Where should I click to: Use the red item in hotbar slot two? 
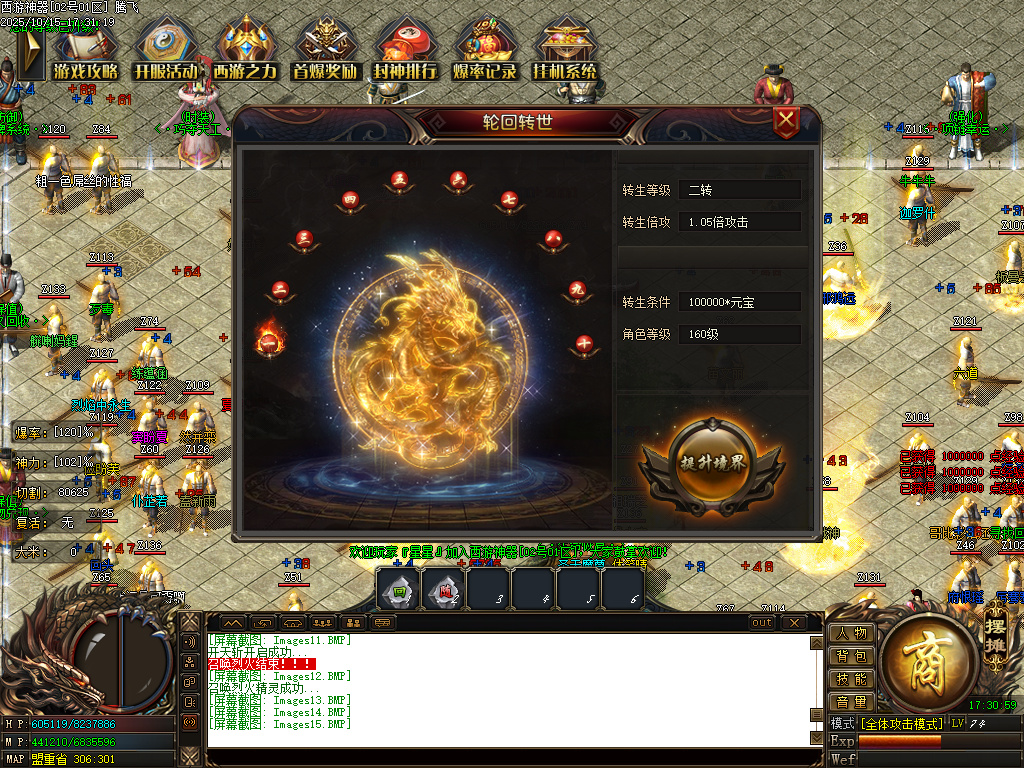[443, 590]
